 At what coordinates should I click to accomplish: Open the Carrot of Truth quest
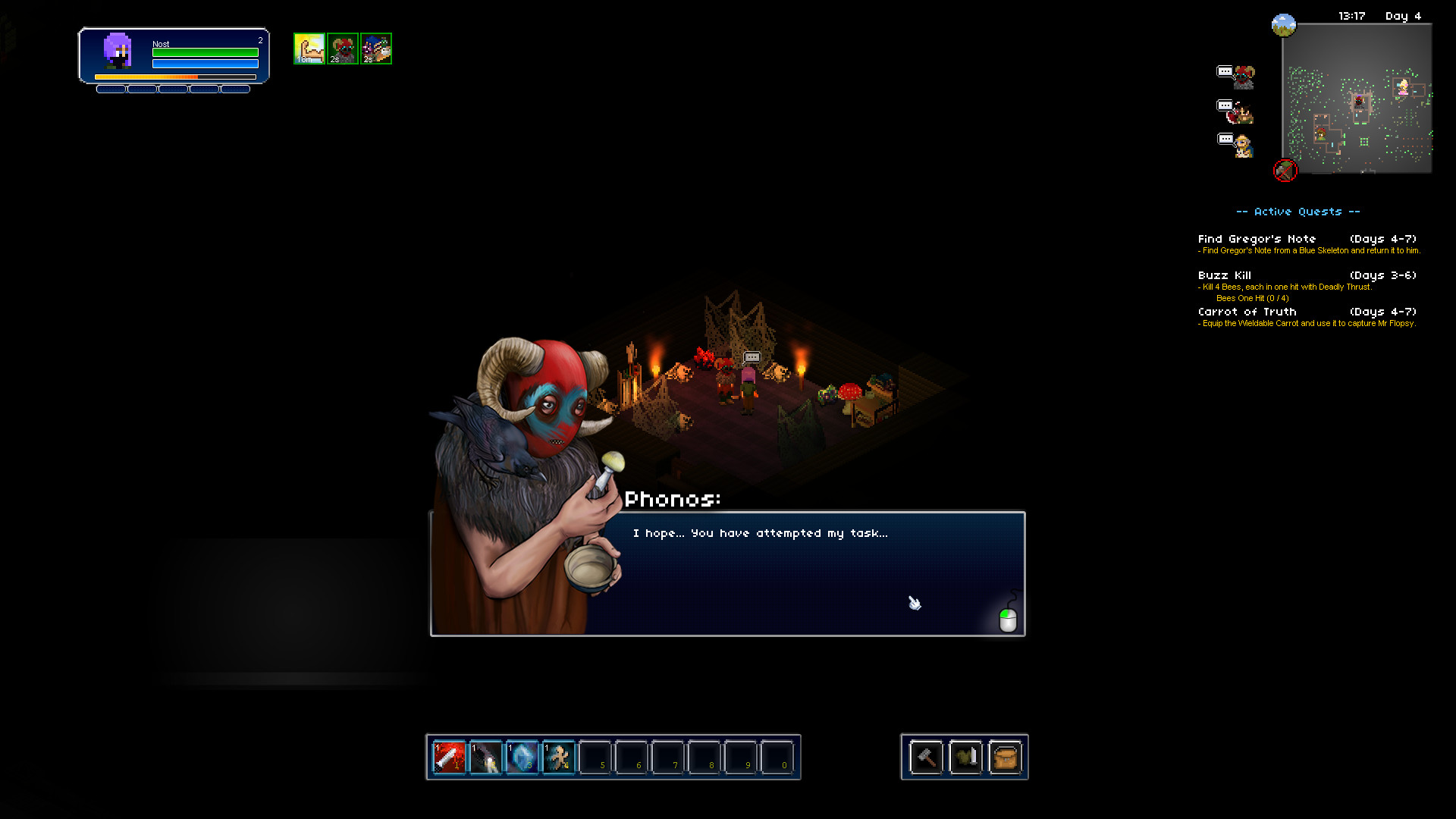click(x=1247, y=312)
